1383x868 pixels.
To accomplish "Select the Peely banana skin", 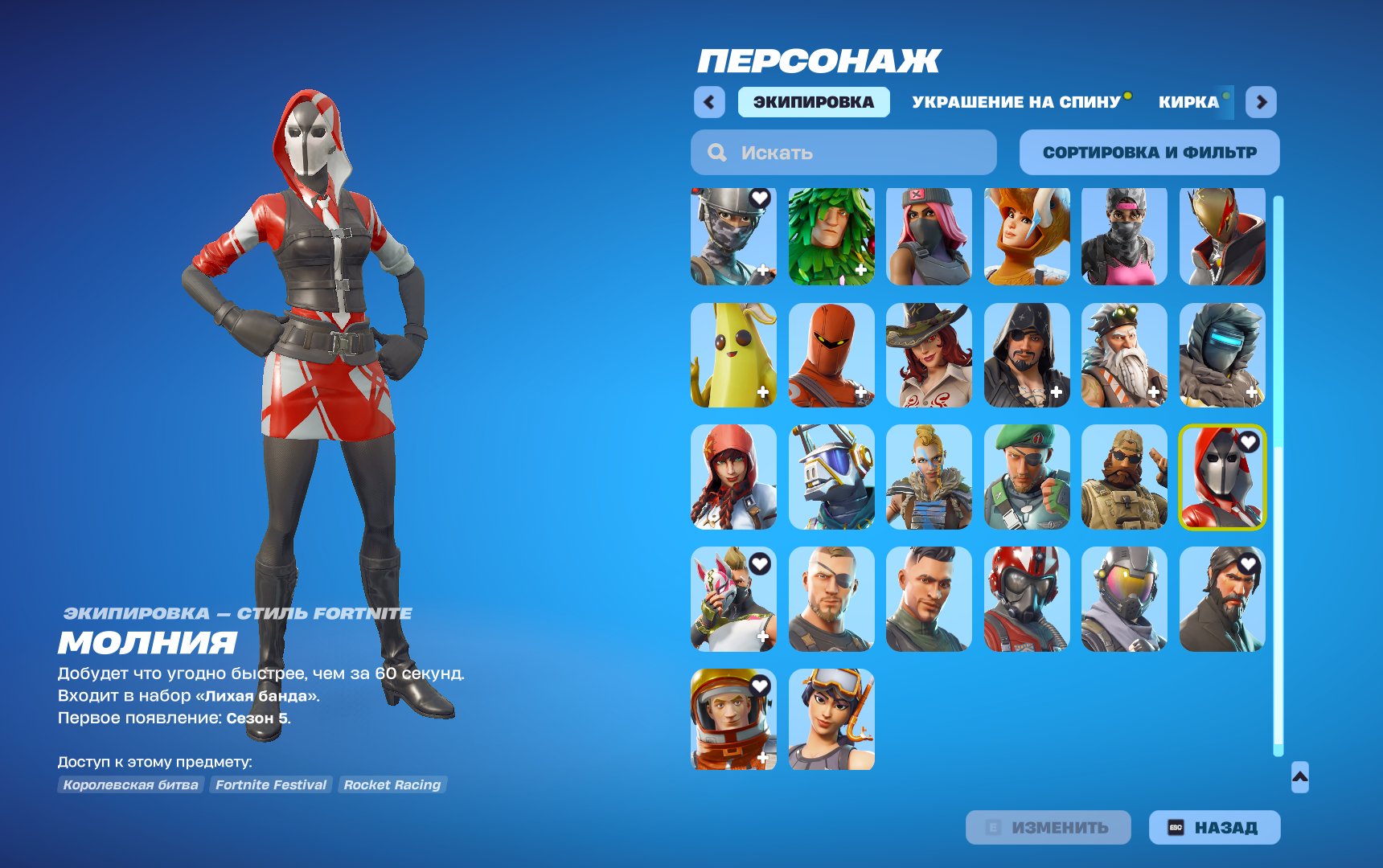I will point(732,357).
